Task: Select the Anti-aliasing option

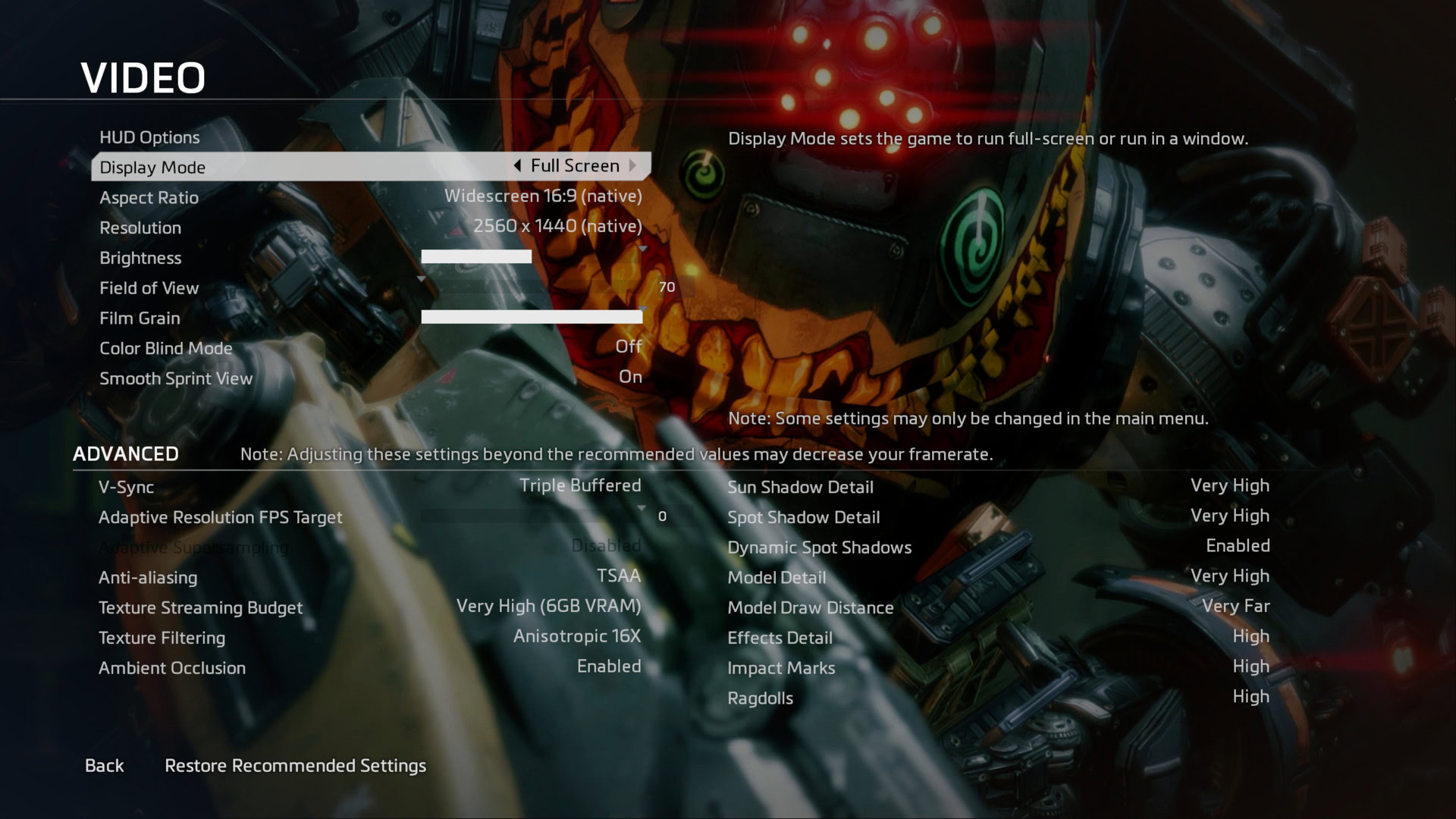Action: click(369, 577)
